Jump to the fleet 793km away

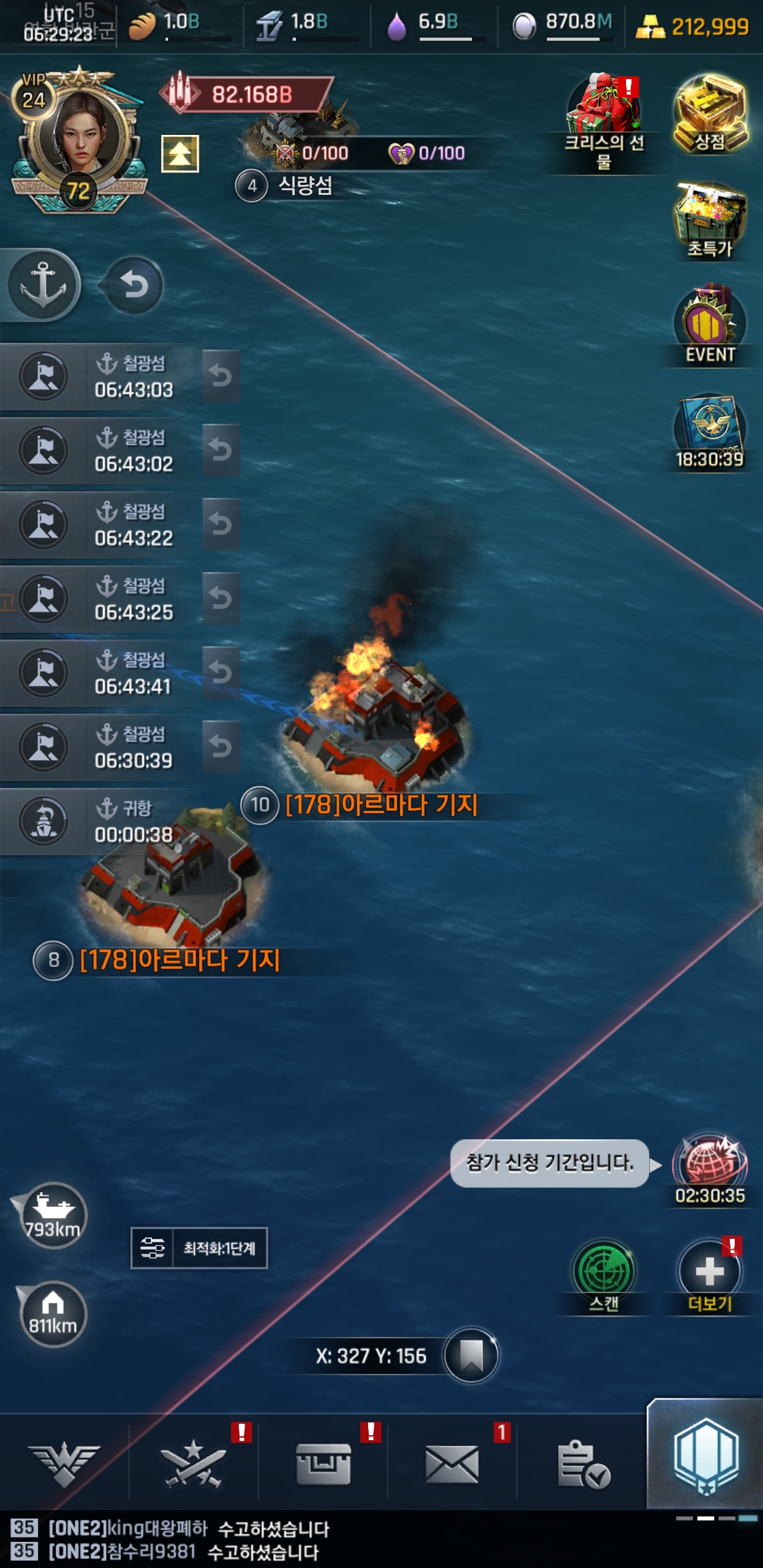point(52,1216)
